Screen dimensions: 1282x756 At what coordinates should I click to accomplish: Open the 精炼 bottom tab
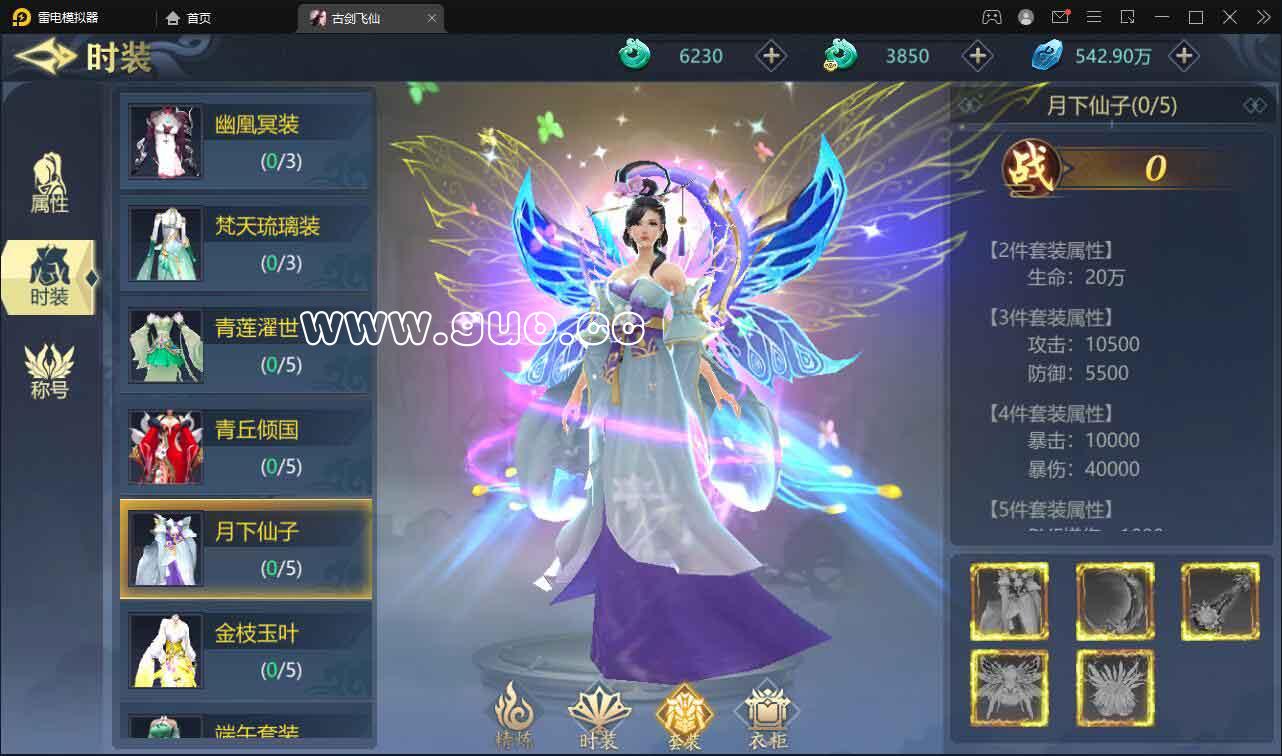click(x=516, y=715)
